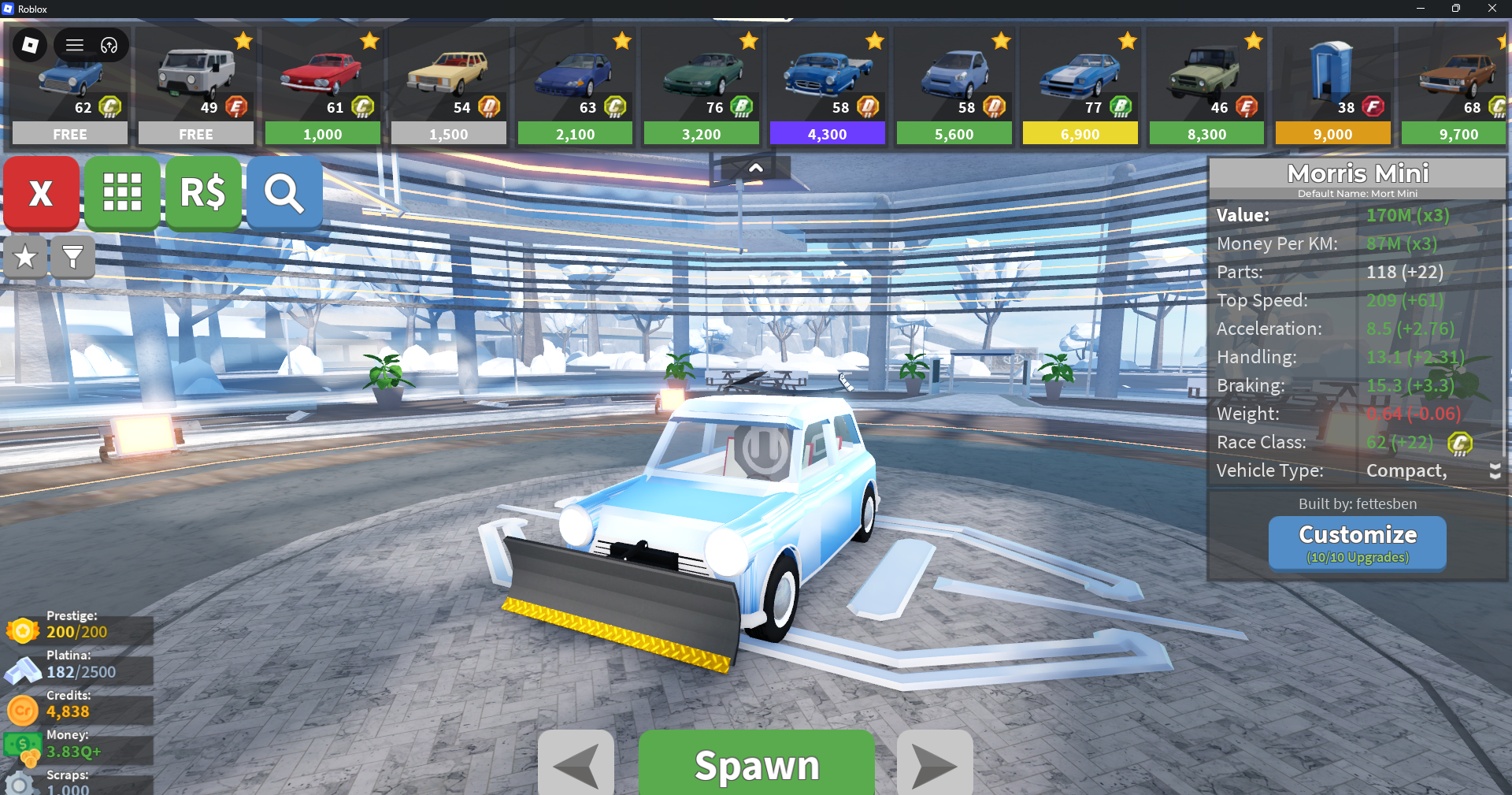This screenshot has height=795, width=1512.
Task: Minimize the Roblox window
Action: [x=1420, y=9]
